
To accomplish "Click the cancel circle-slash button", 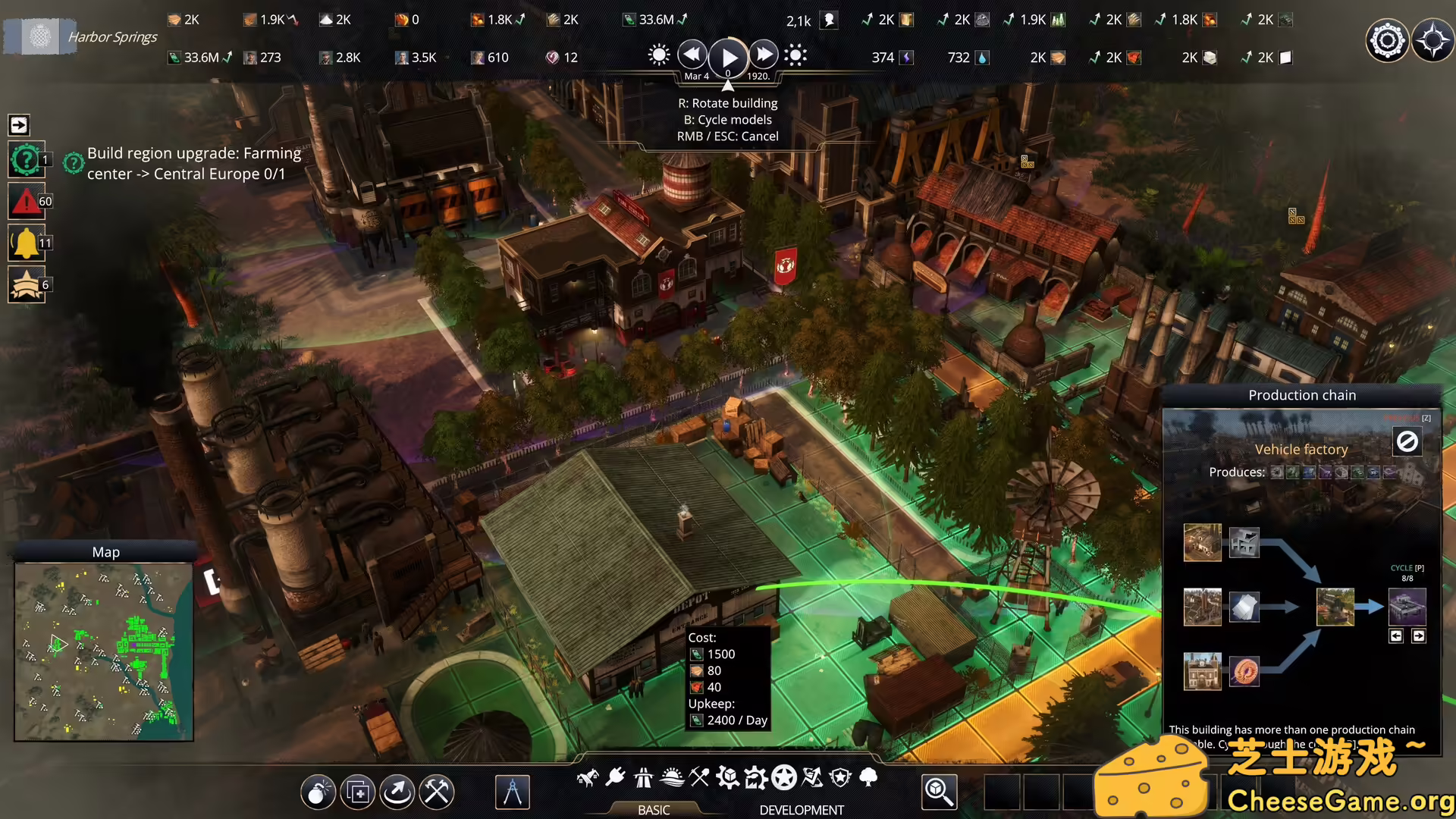I will pos(1407,441).
